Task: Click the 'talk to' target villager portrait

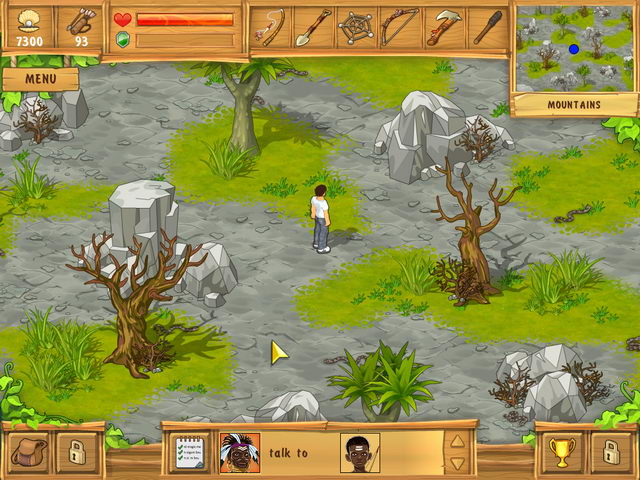Action: [x=359, y=453]
